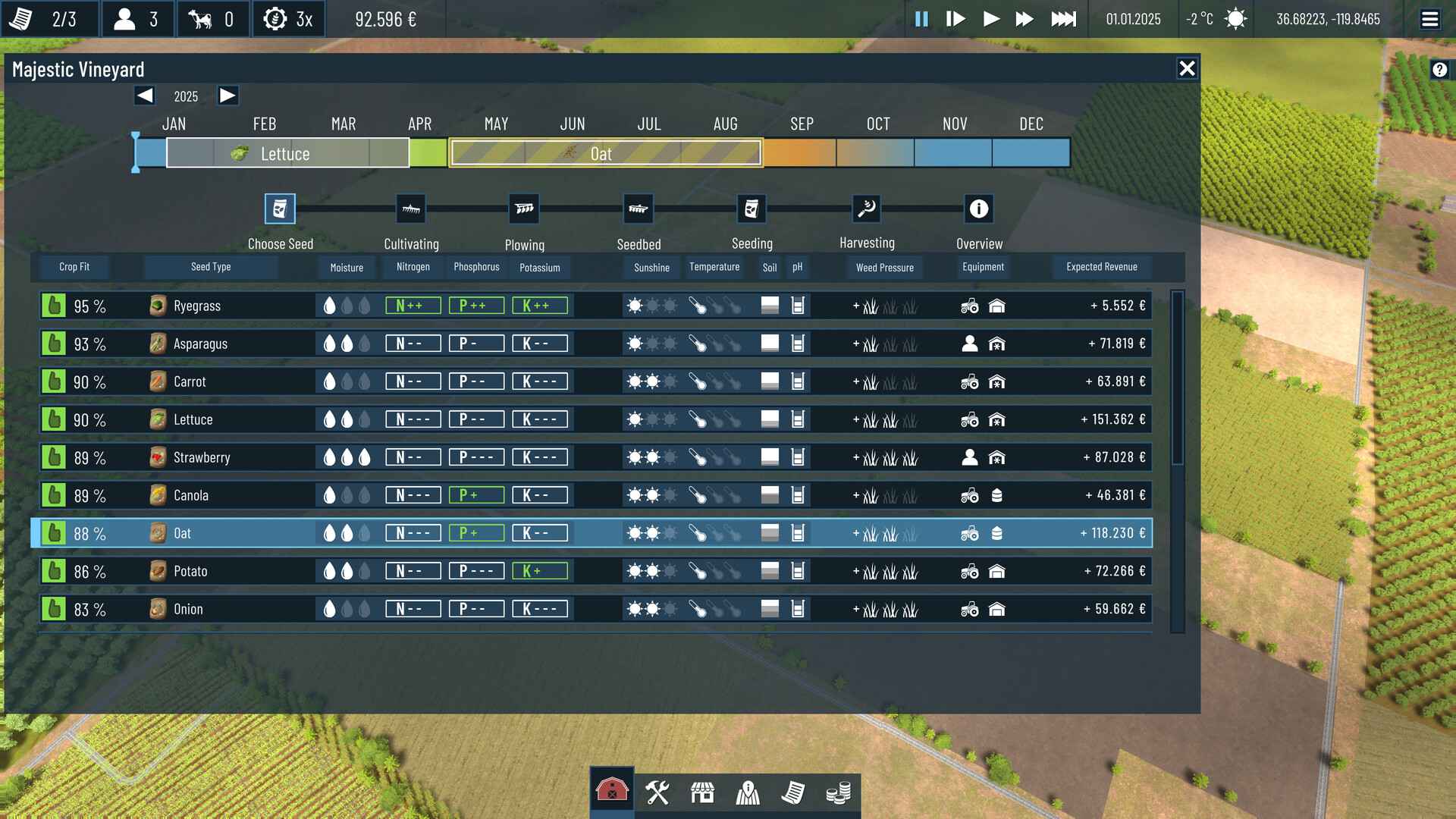Screen dimensions: 1456x819
Task: Sort seeds by Expected Revenue
Action: click(1102, 267)
